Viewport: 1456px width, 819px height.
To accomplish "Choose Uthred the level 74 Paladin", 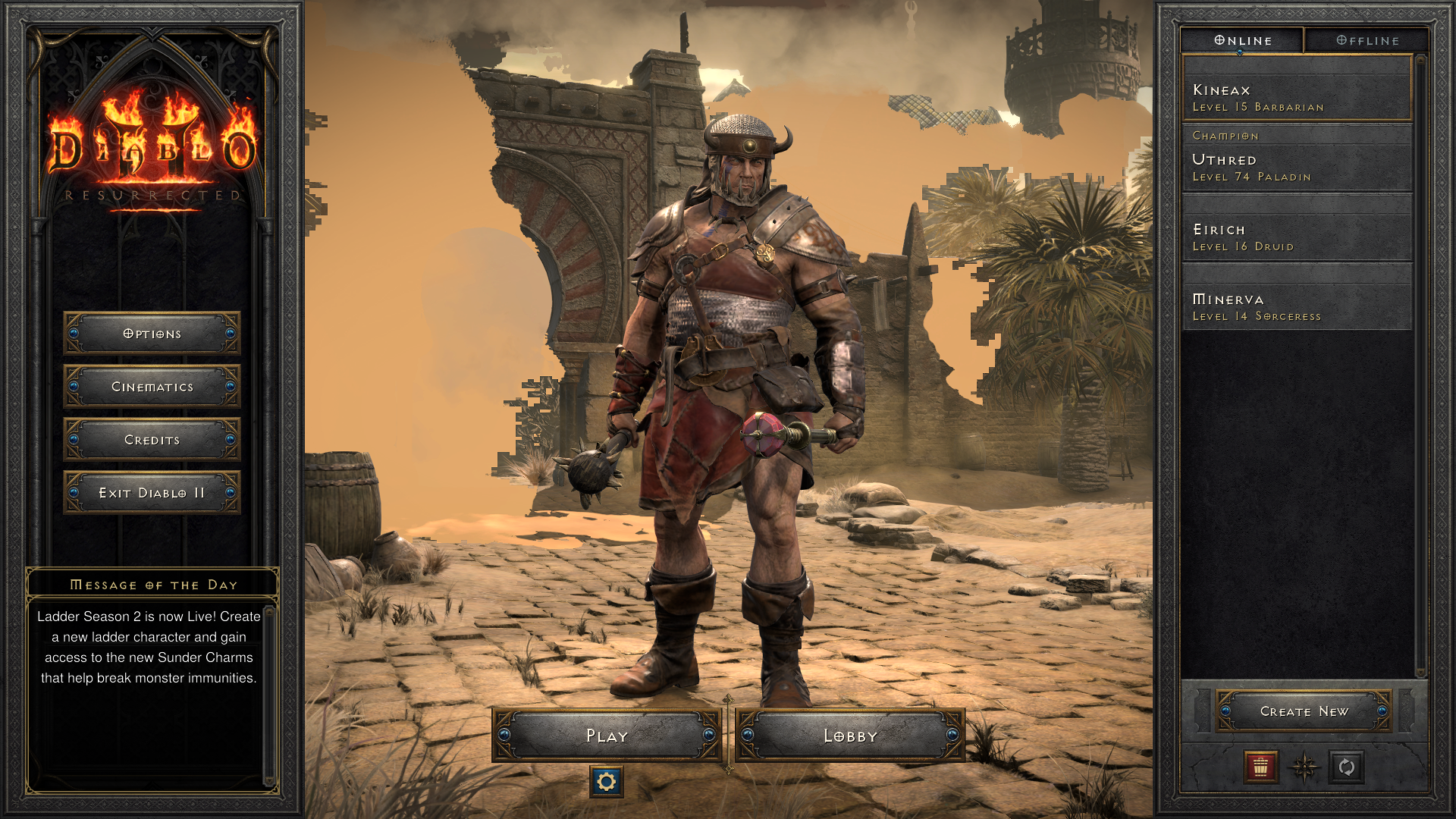I will pos(1297,167).
